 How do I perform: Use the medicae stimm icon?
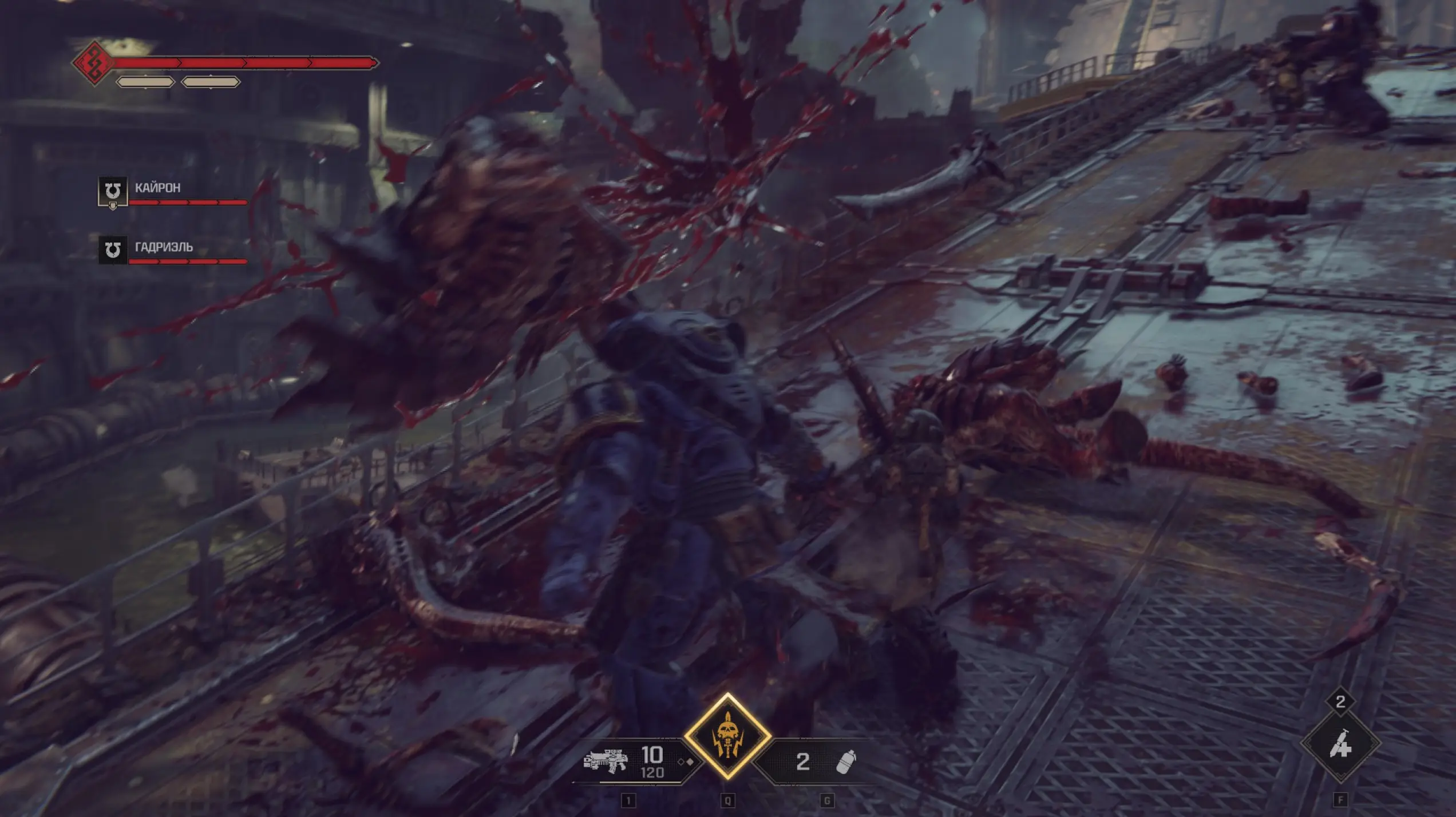point(1340,744)
